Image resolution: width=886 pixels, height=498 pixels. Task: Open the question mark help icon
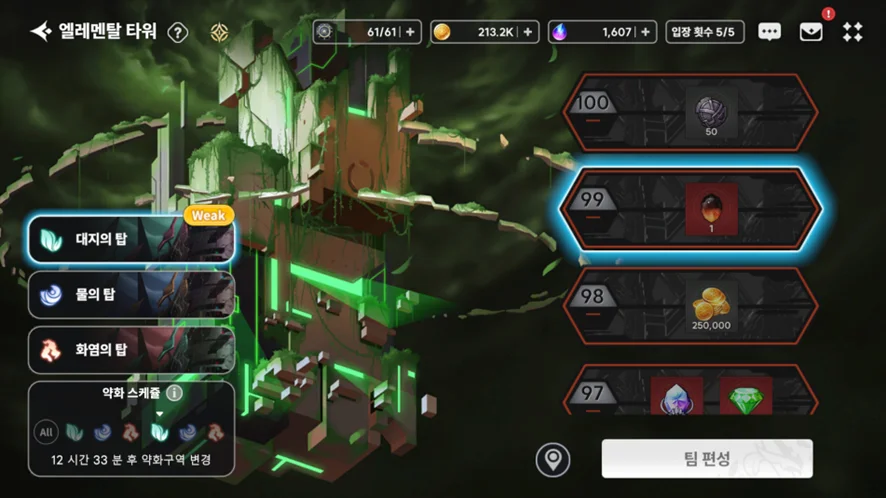pos(178,32)
